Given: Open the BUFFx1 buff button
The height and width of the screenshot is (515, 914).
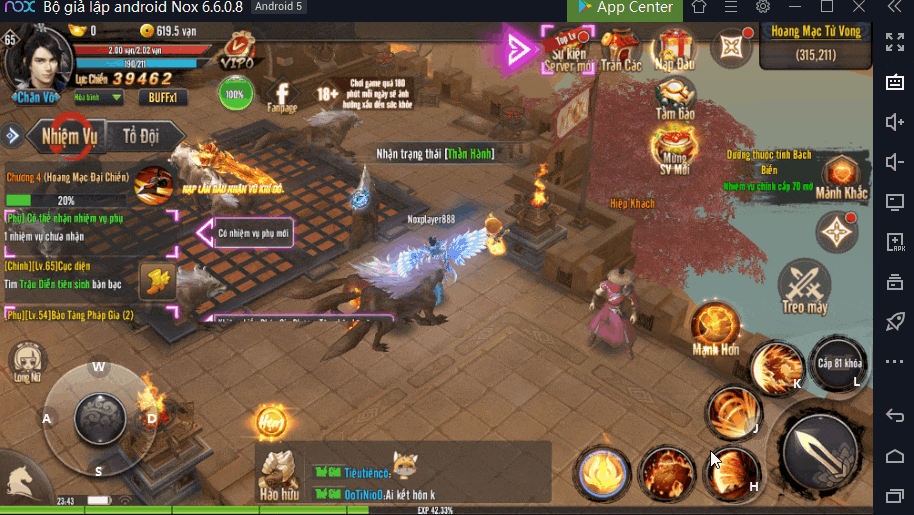Looking at the screenshot, I should (x=162, y=97).
